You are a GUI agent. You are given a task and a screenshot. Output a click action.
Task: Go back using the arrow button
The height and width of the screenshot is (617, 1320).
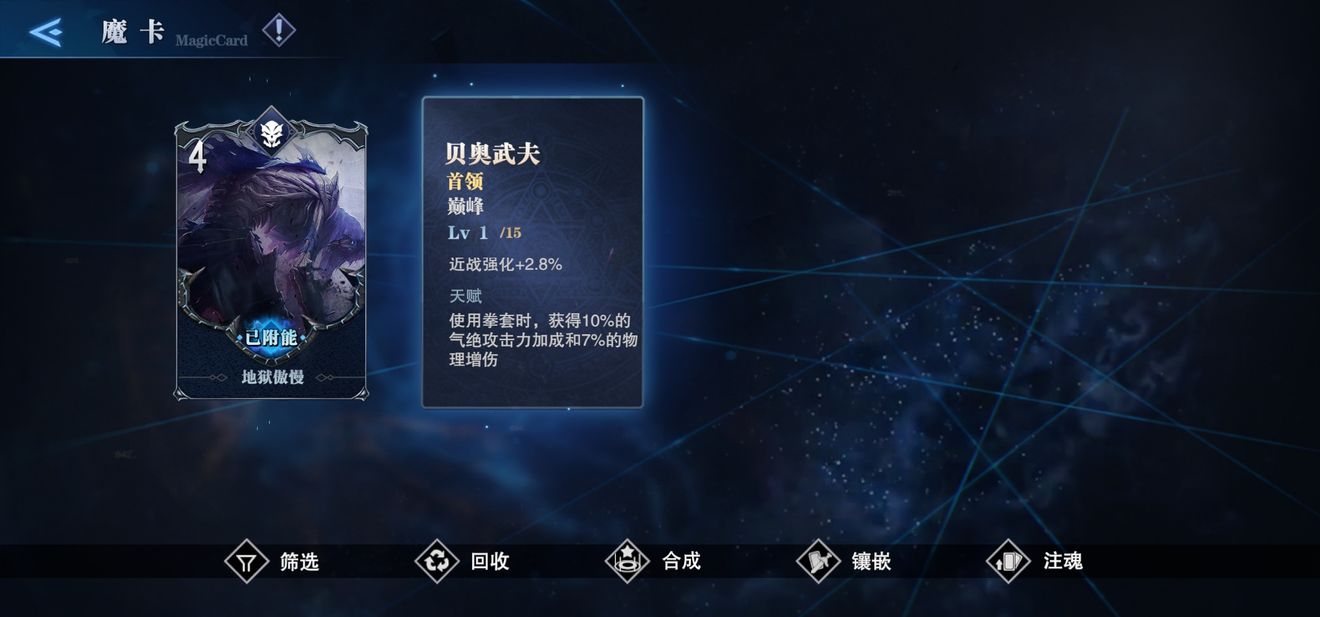pos(46,32)
